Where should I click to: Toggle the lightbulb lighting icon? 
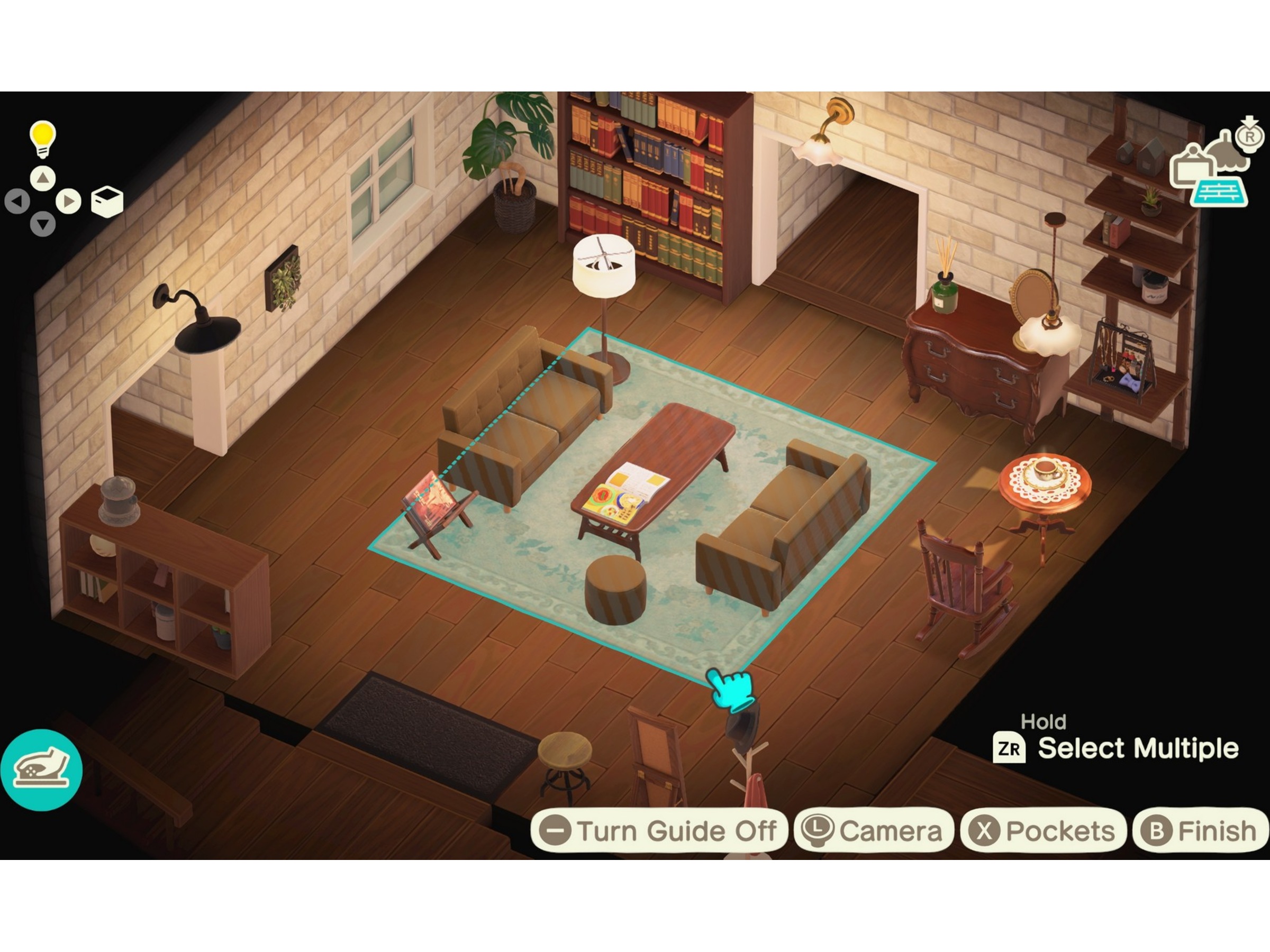pyautogui.click(x=42, y=138)
